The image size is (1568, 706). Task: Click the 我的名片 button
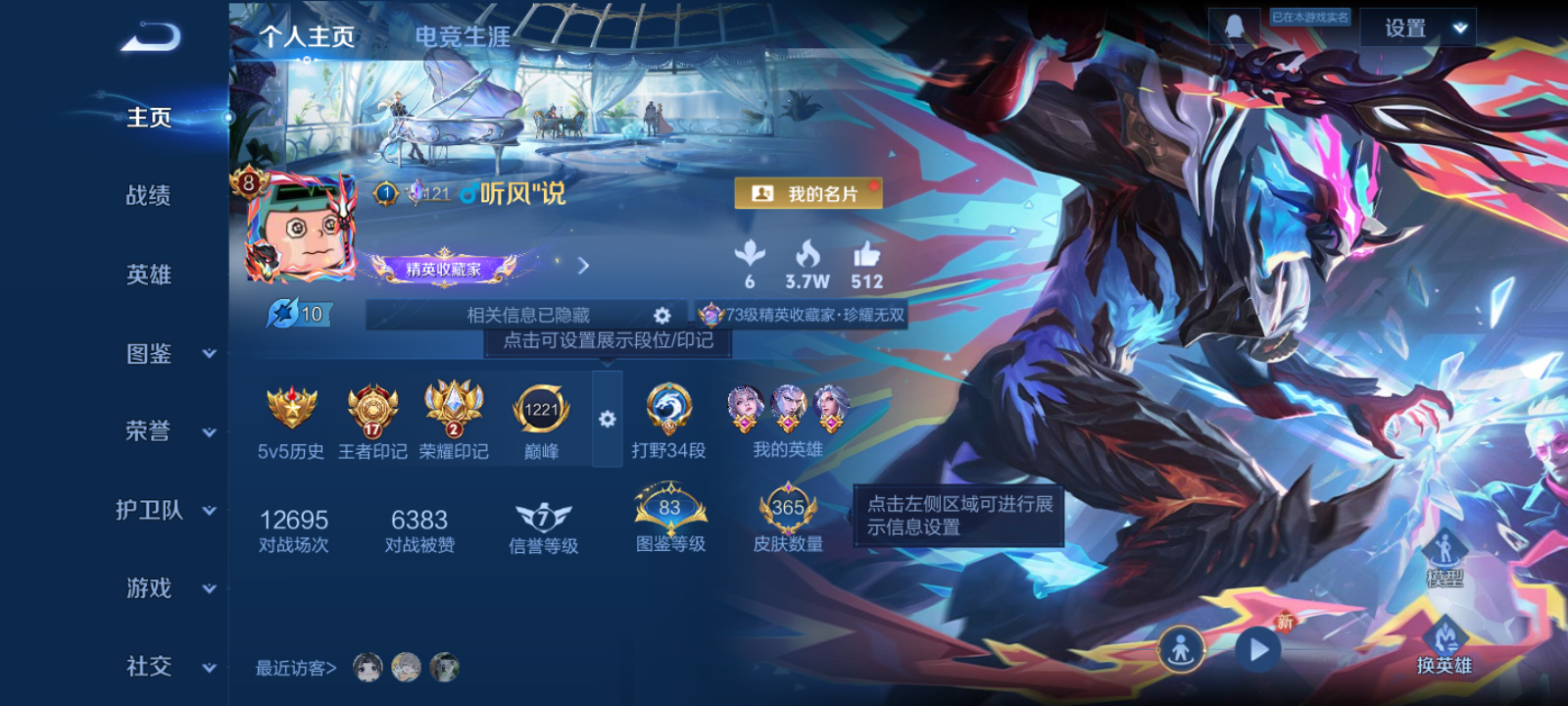809,193
